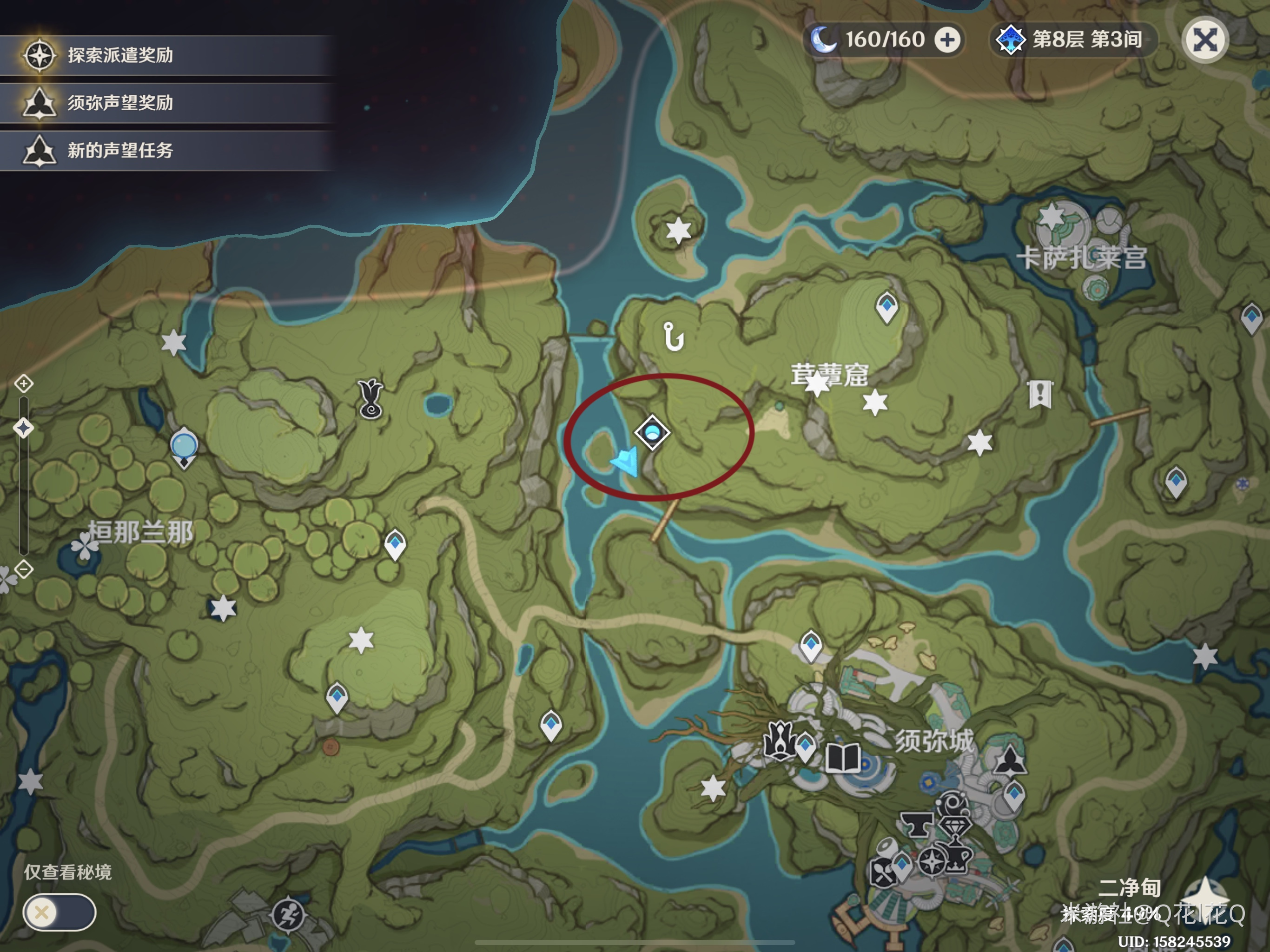1270x952 pixels.
Task: Open the 探索派遣奖励 expedition rewards entry
Action: tap(120, 56)
